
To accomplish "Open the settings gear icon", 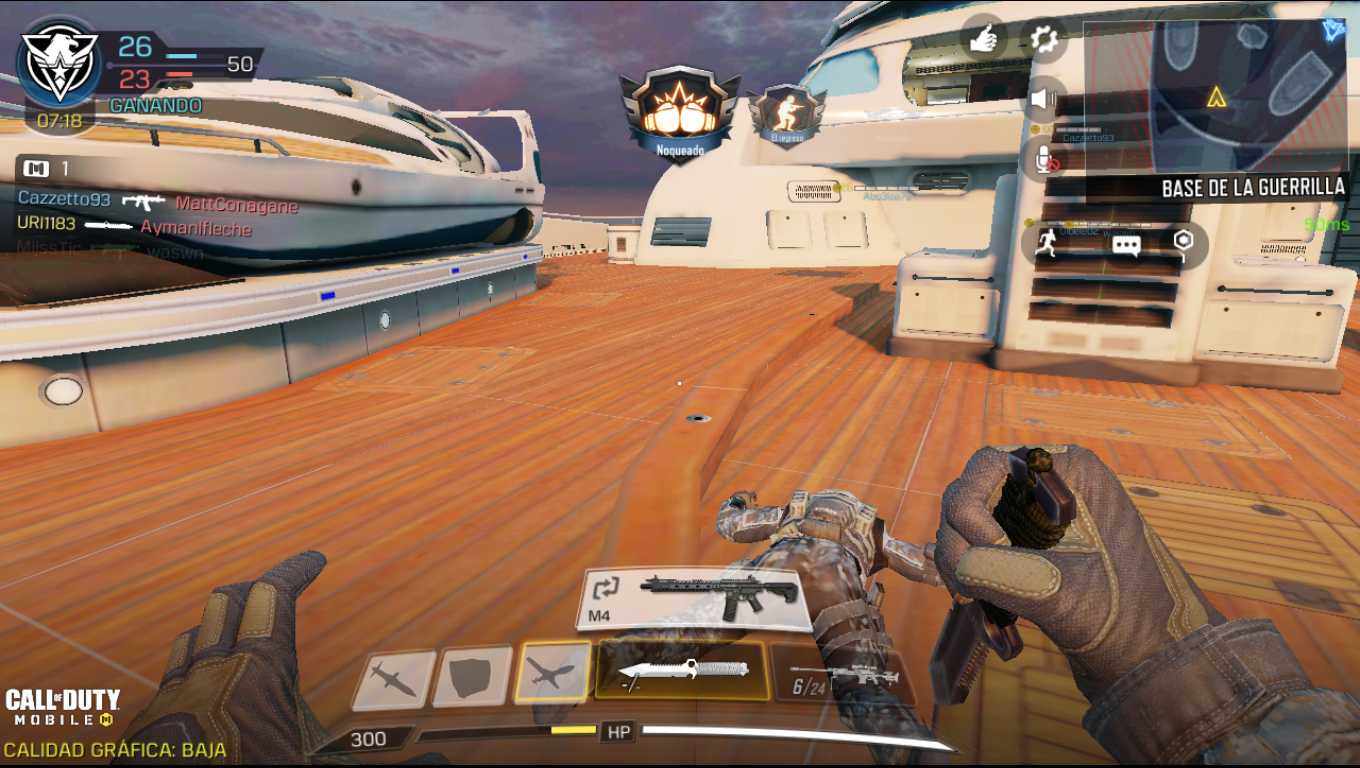I will (x=1044, y=39).
